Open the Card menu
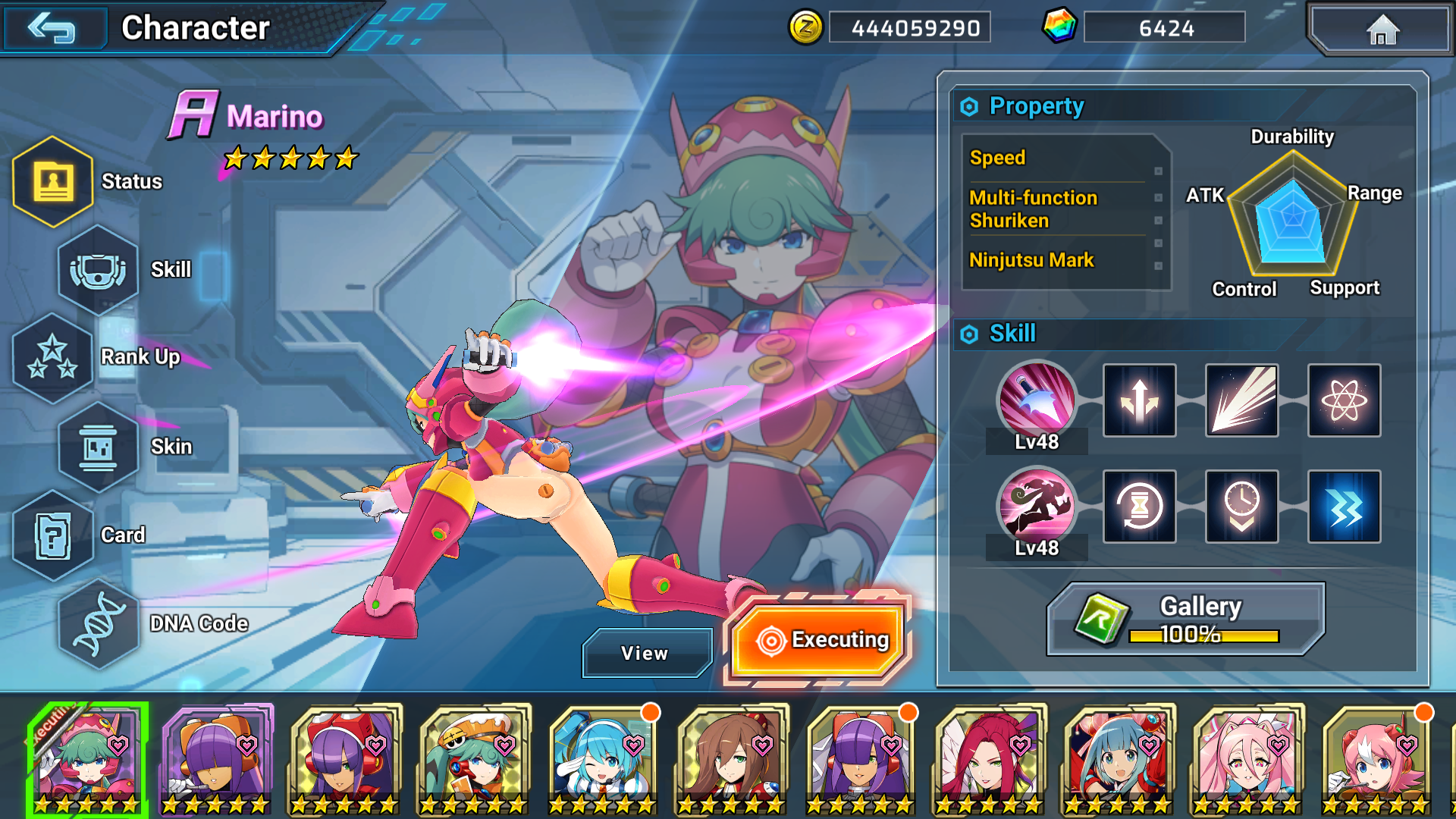Viewport: 1456px width, 819px height. 53,535
